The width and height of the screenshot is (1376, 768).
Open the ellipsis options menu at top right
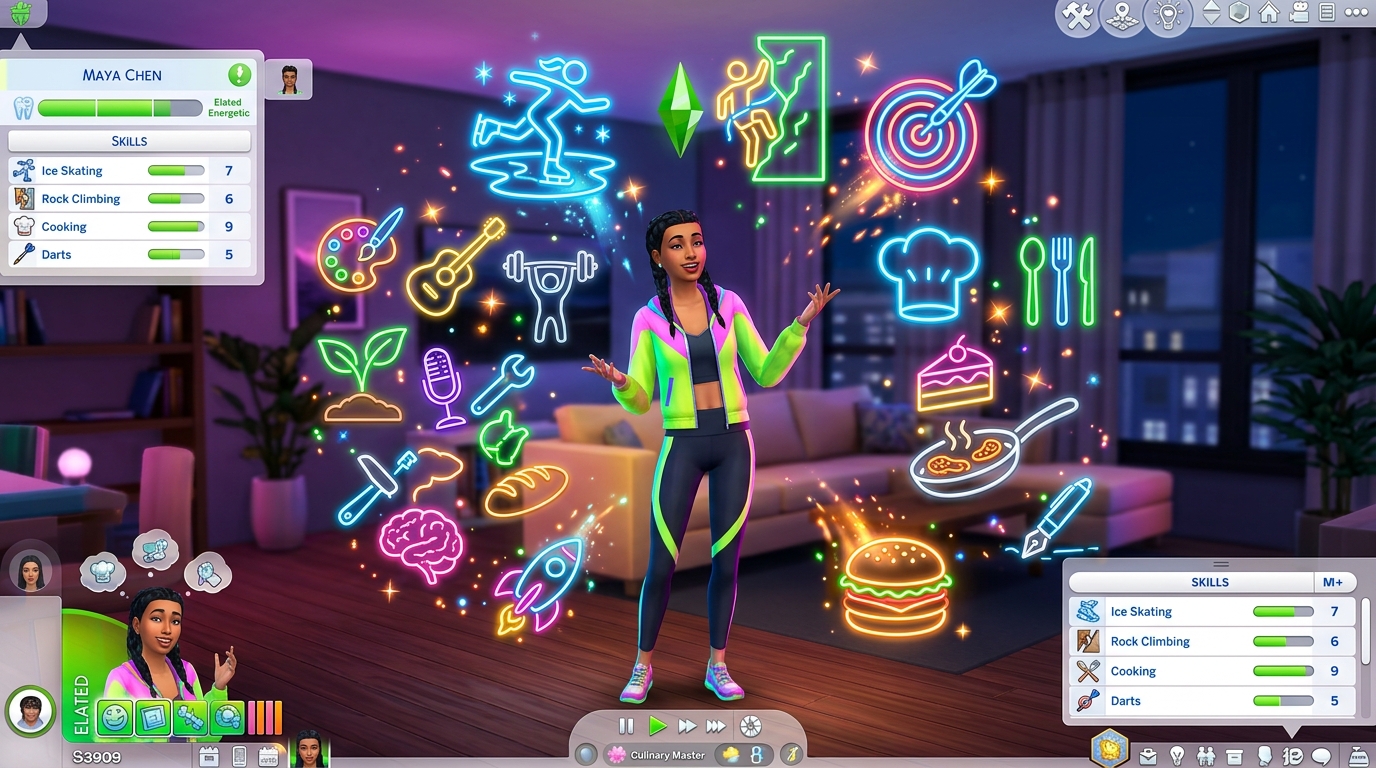[1356, 15]
